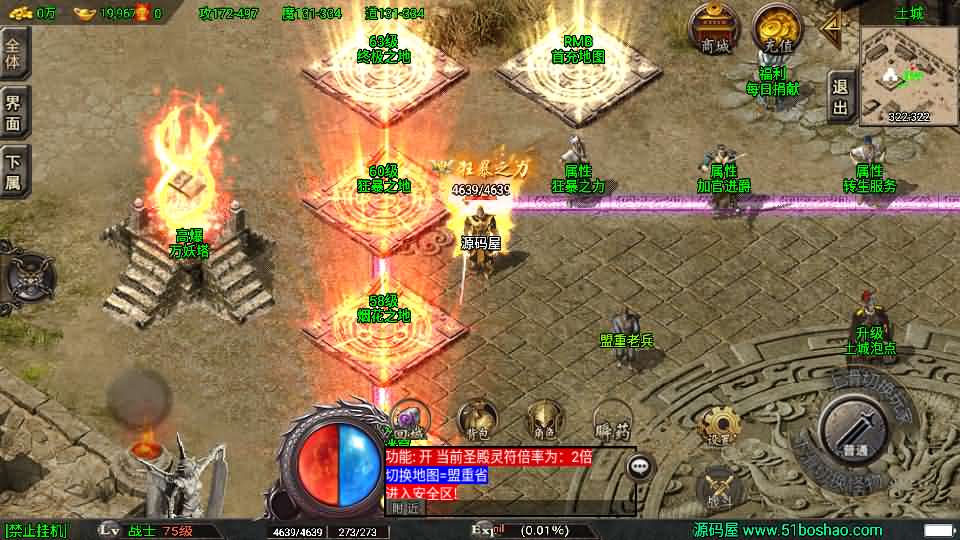
Task: Use the 普通 normal attack button
Action: tap(853, 431)
